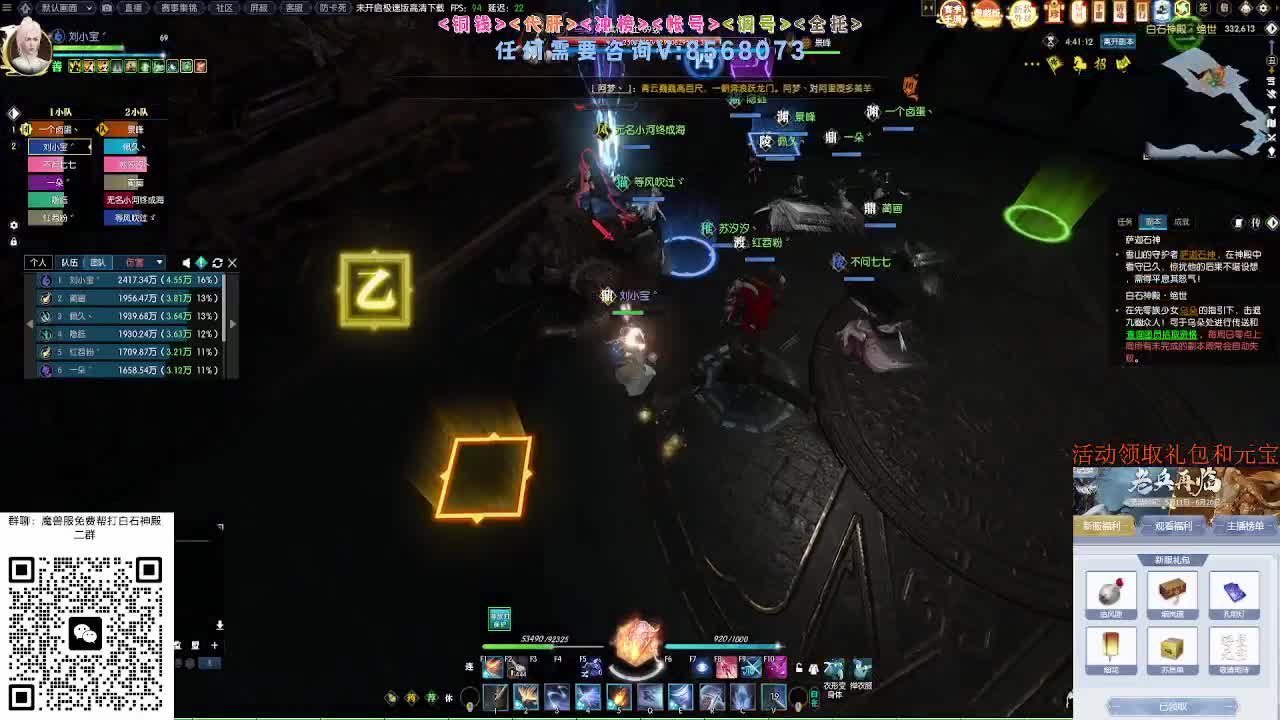Collapse the left party list panel arrow
The width and height of the screenshot is (1280, 720).
click(x=14, y=112)
